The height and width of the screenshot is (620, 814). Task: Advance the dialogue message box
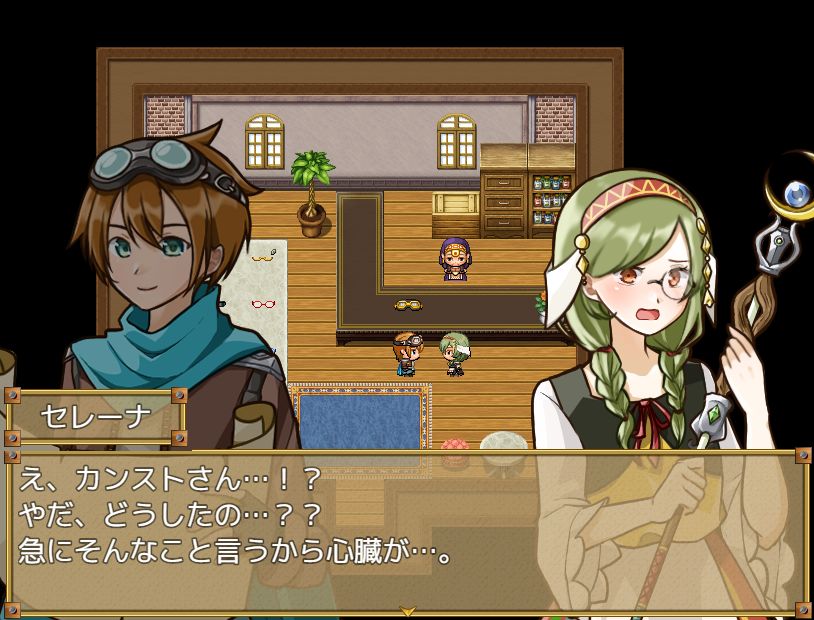click(406, 530)
